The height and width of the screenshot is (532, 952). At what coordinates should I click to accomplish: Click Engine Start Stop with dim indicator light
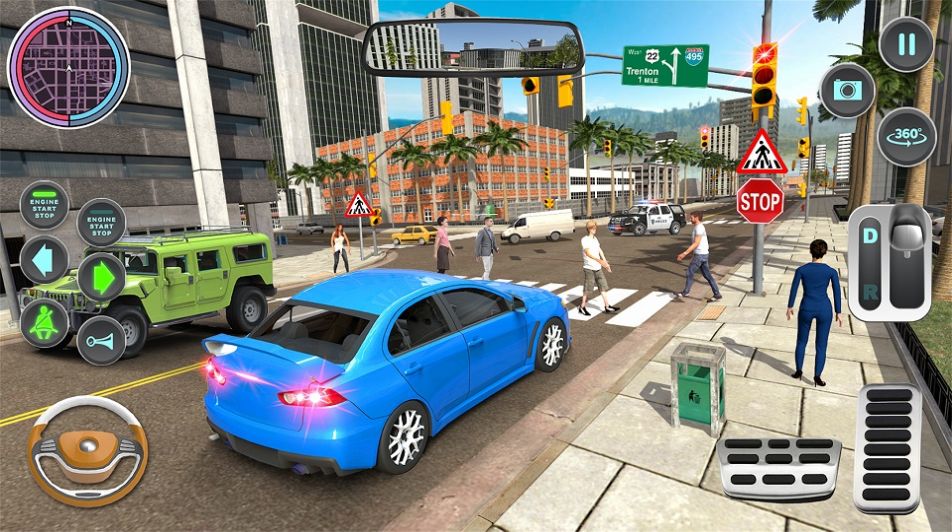tap(101, 223)
